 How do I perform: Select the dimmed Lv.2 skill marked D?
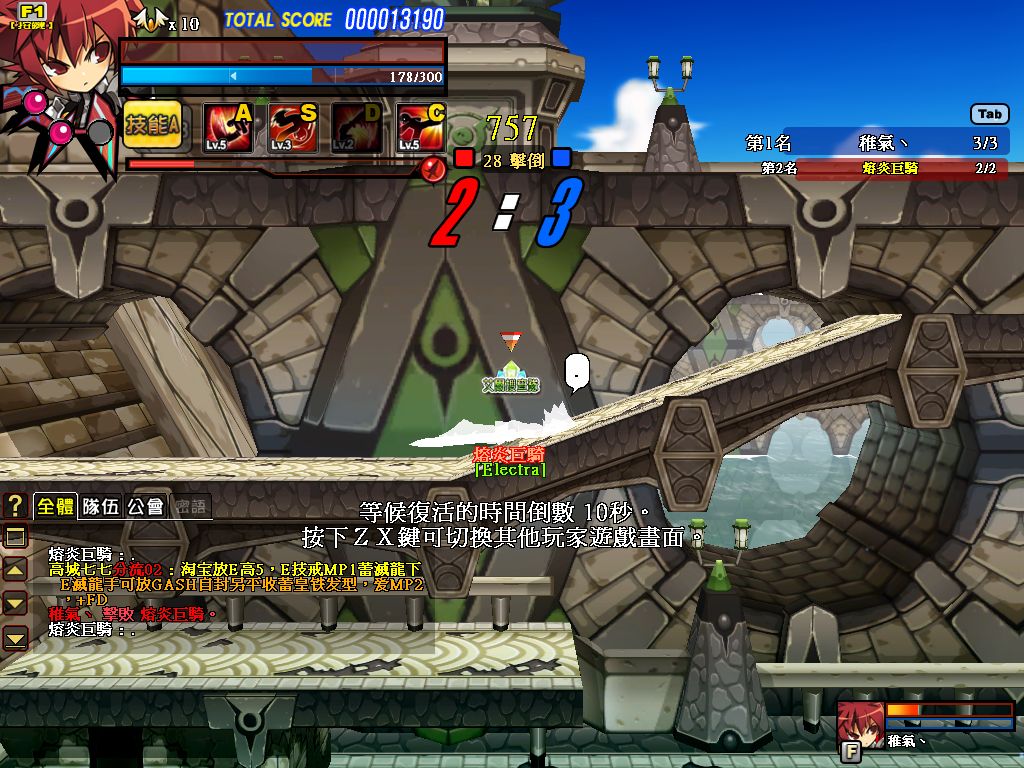pos(356,127)
